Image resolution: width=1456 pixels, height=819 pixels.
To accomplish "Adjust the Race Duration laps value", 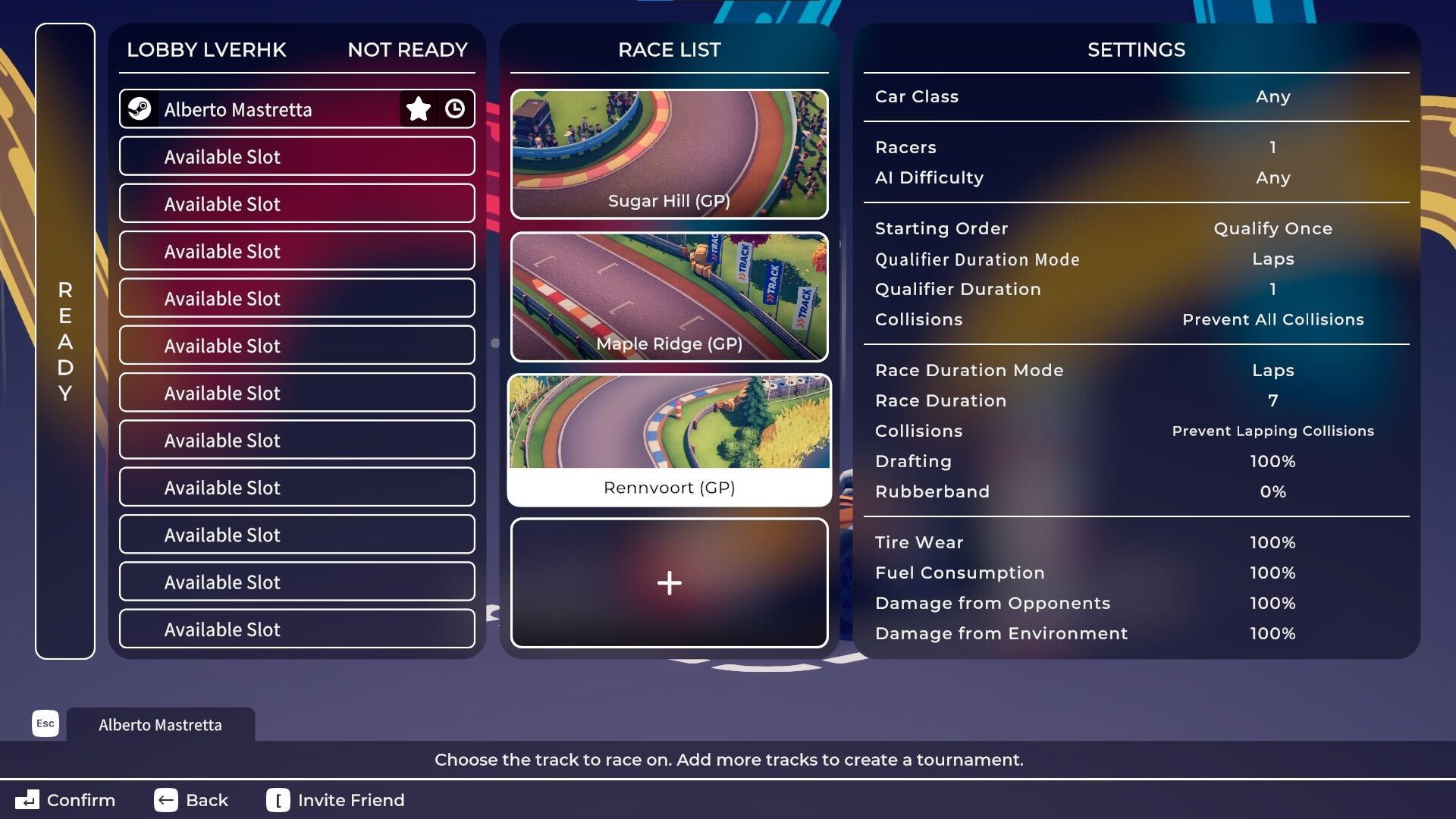I will [1136, 400].
